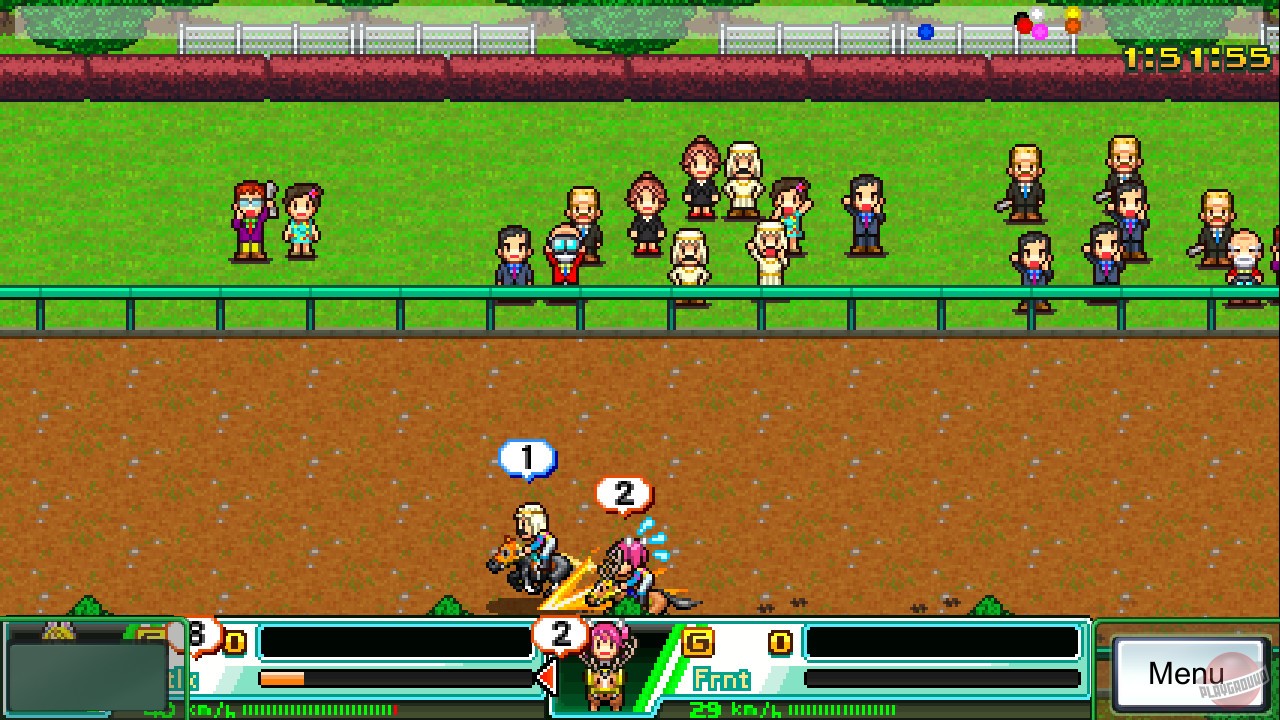Click the yellow marker dot near the fence
The width and height of the screenshot is (1280, 720).
[1073, 13]
